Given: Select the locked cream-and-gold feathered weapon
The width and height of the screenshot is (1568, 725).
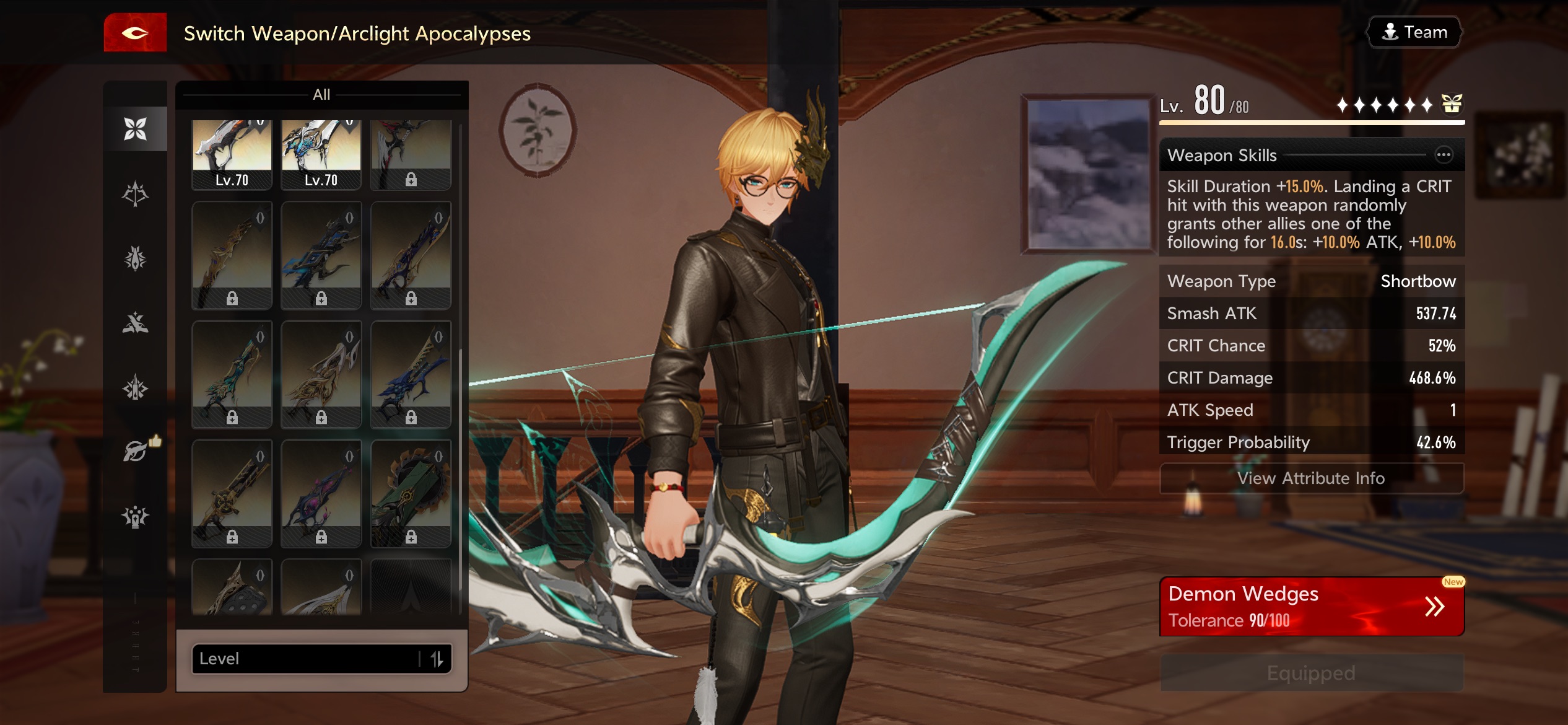Looking at the screenshot, I should pos(321,374).
